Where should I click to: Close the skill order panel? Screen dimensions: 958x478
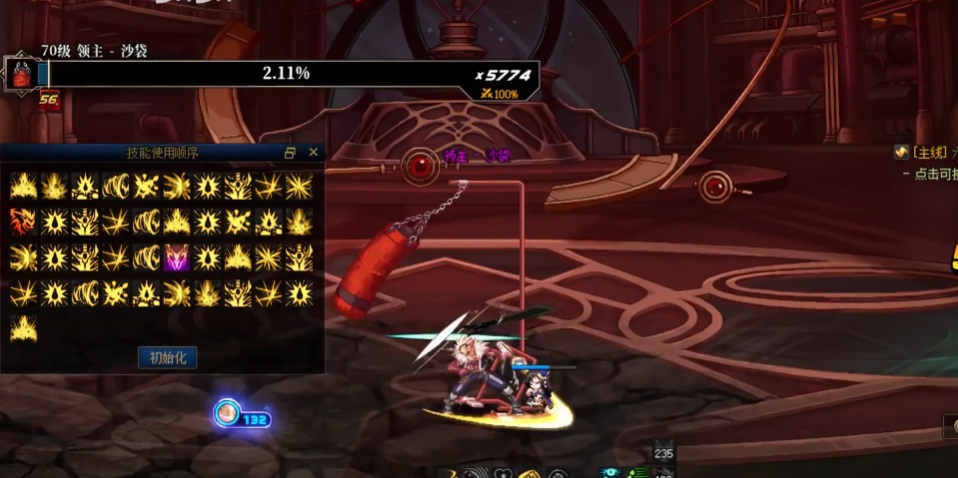[313, 152]
